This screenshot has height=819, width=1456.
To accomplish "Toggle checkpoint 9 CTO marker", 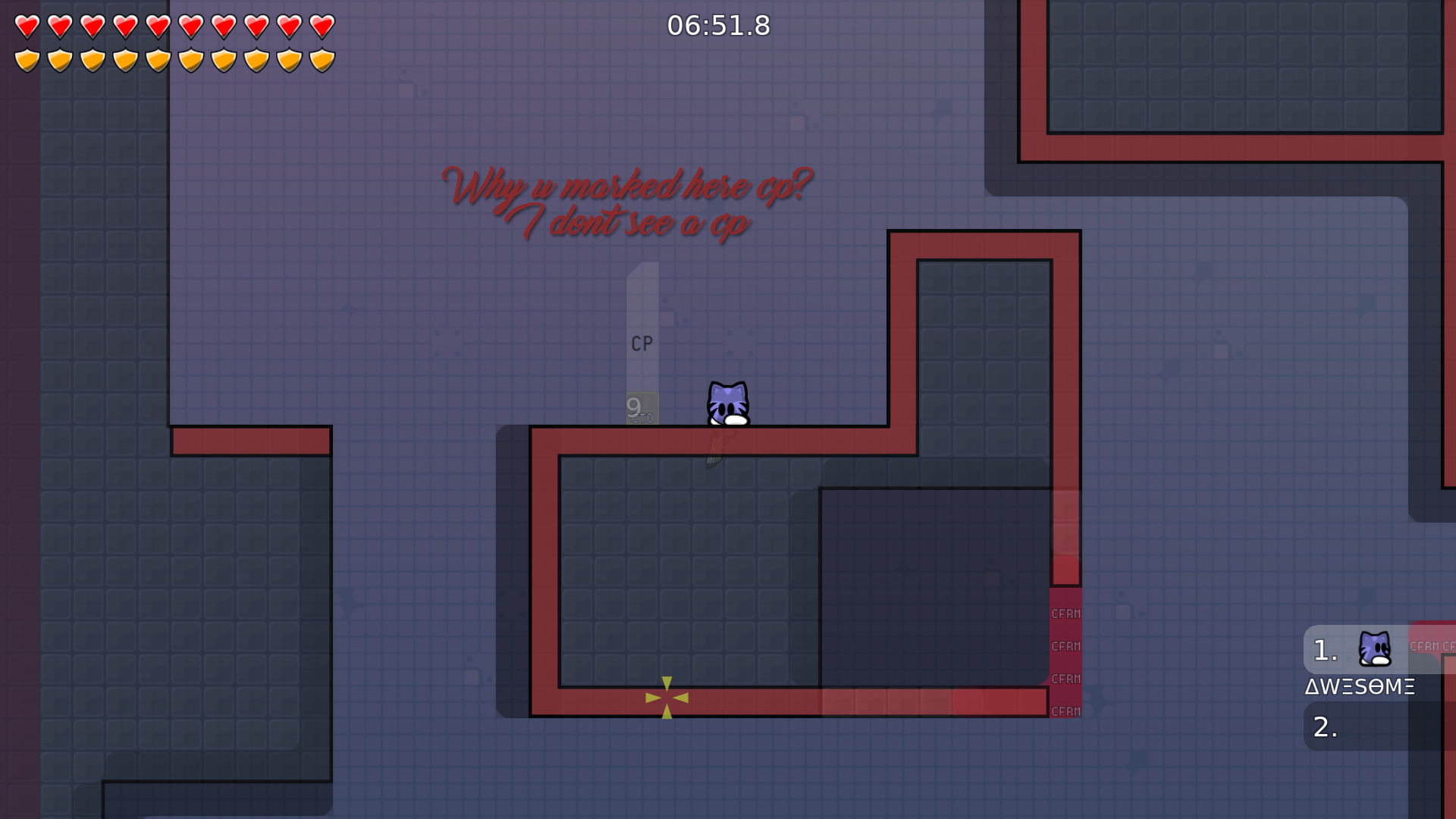I will (641, 408).
